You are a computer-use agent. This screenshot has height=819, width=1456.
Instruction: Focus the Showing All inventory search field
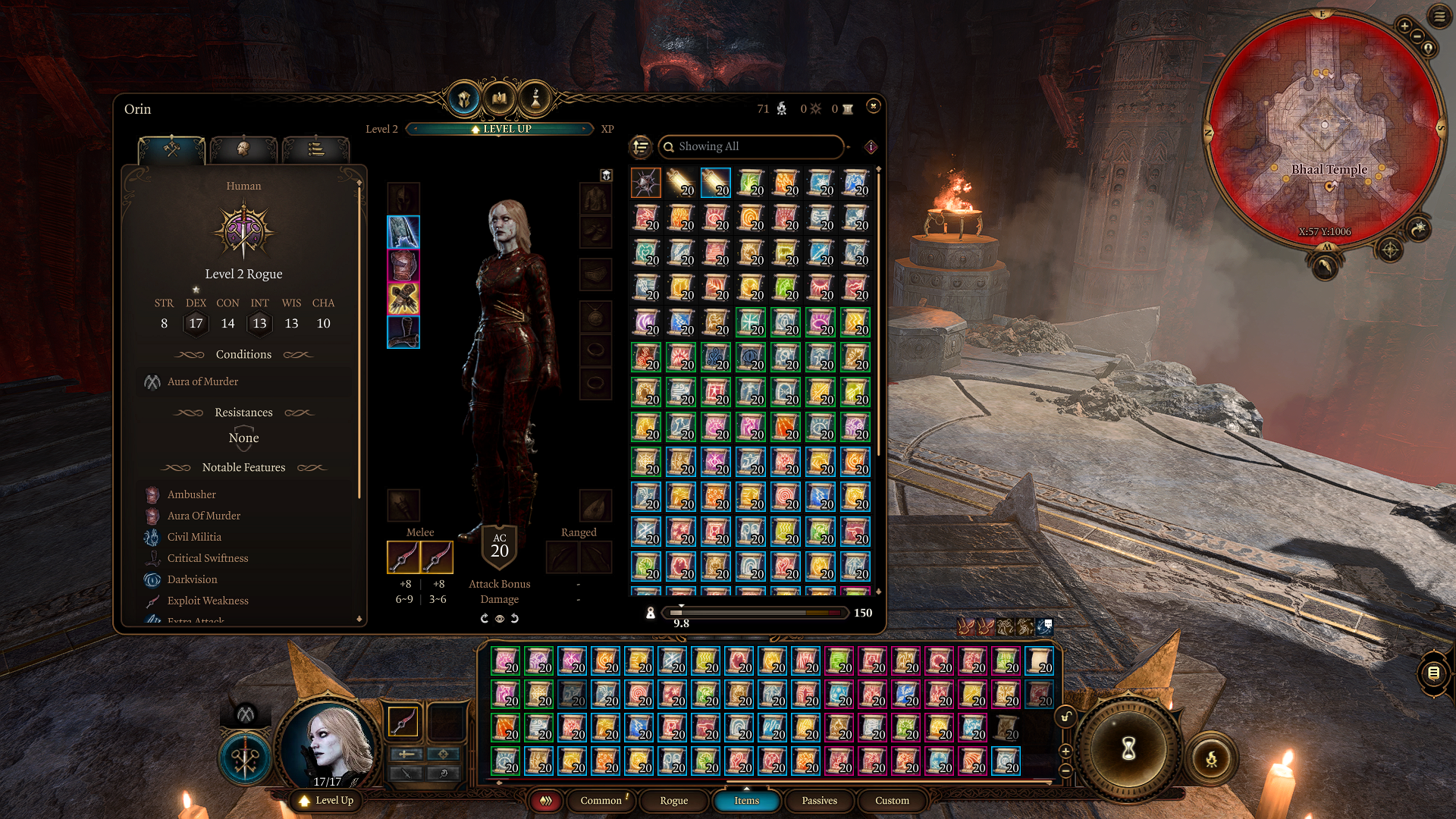(x=751, y=146)
